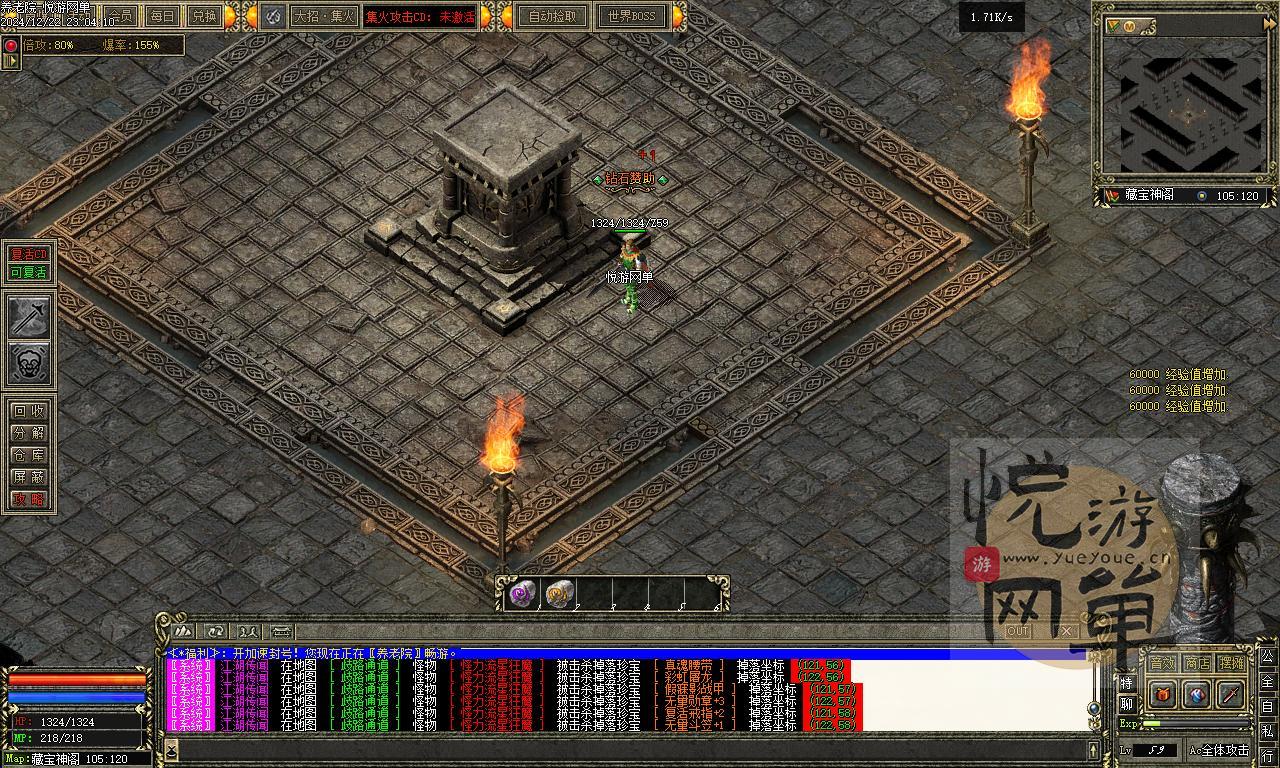The height and width of the screenshot is (768, 1280).
Task: Open the 仓库 warehouse
Action: pyautogui.click(x=29, y=455)
